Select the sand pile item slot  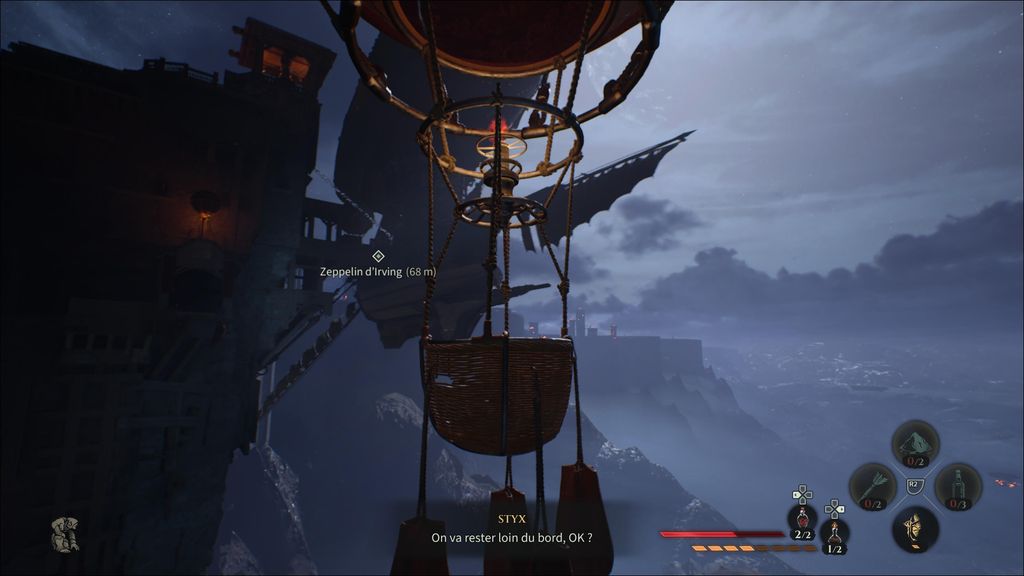pos(915,443)
